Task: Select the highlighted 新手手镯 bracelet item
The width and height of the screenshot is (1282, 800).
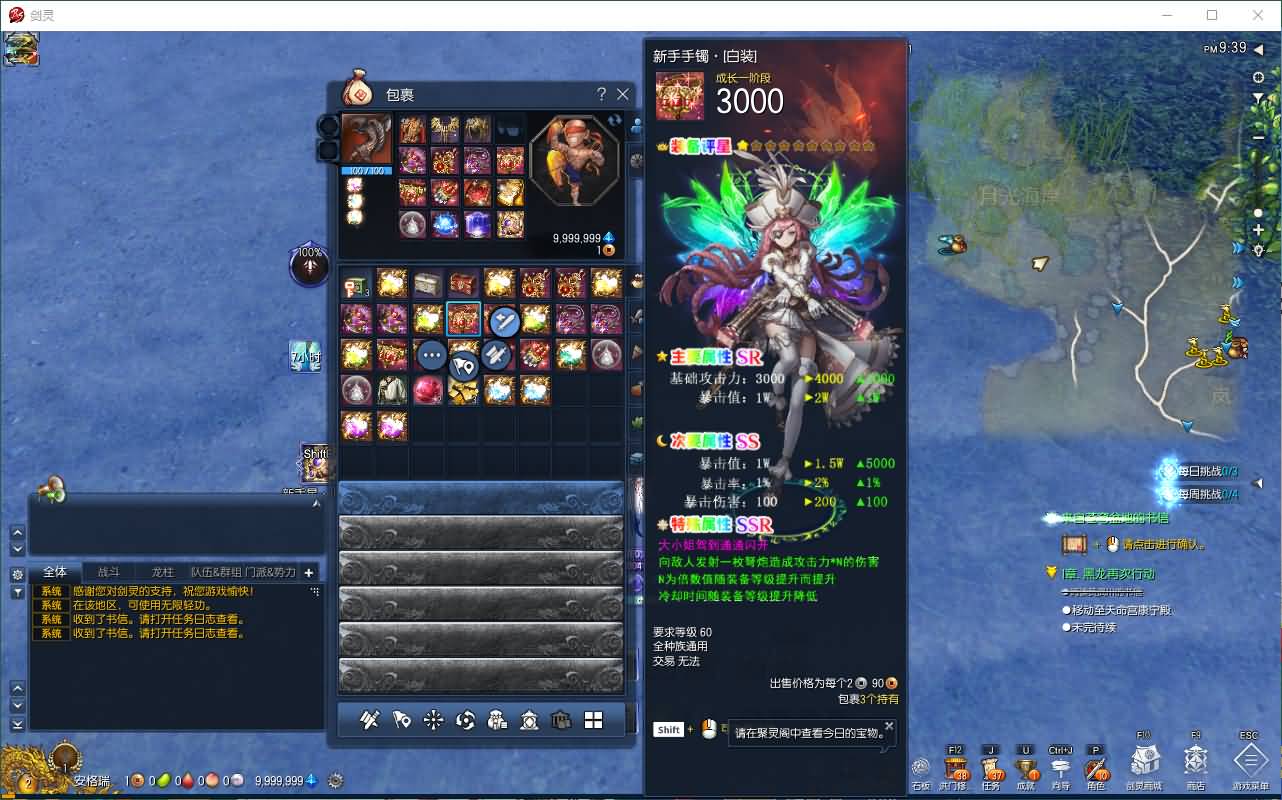Action: 464,319
